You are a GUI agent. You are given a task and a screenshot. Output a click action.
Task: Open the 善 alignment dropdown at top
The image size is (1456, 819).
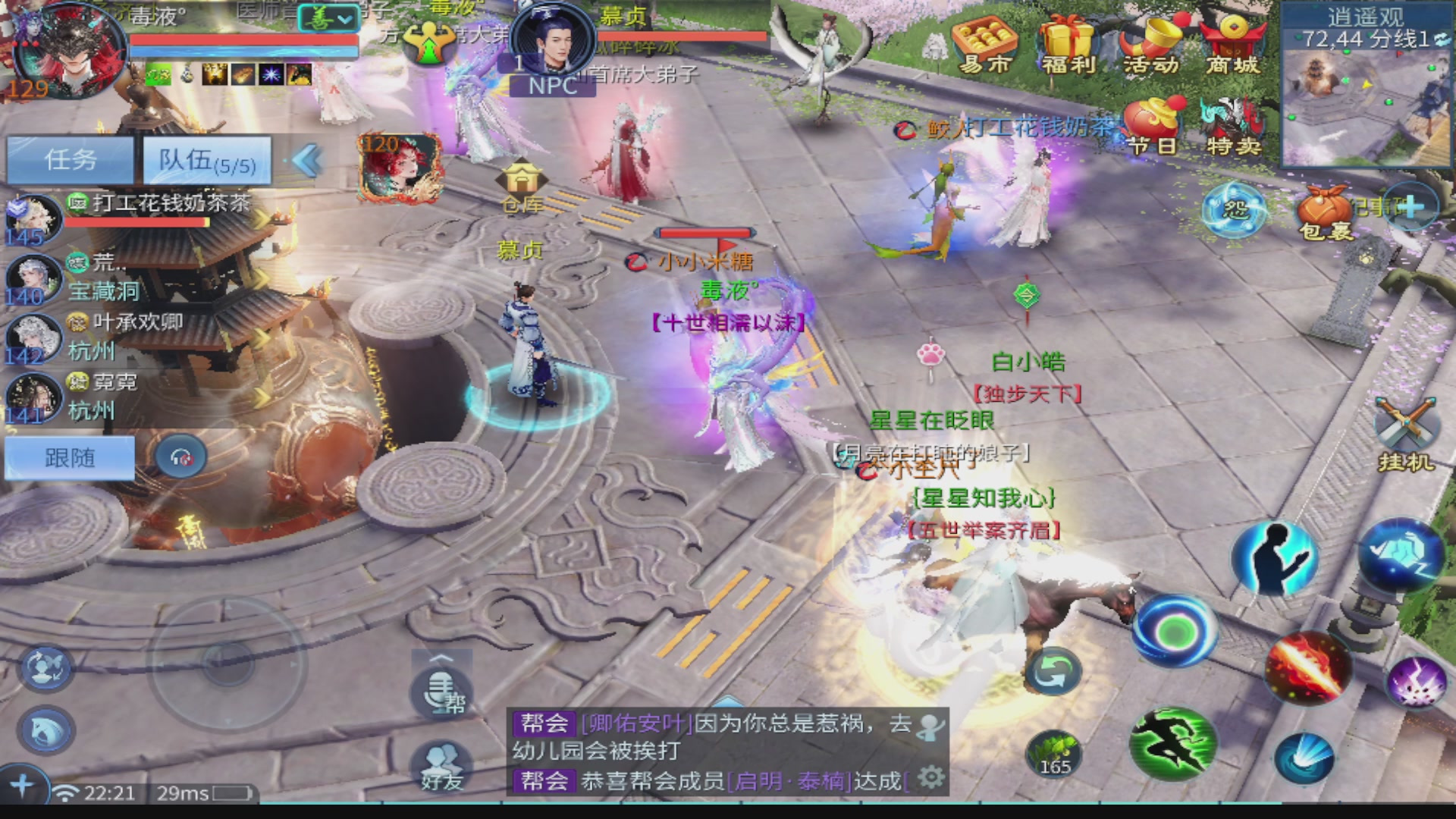click(328, 18)
